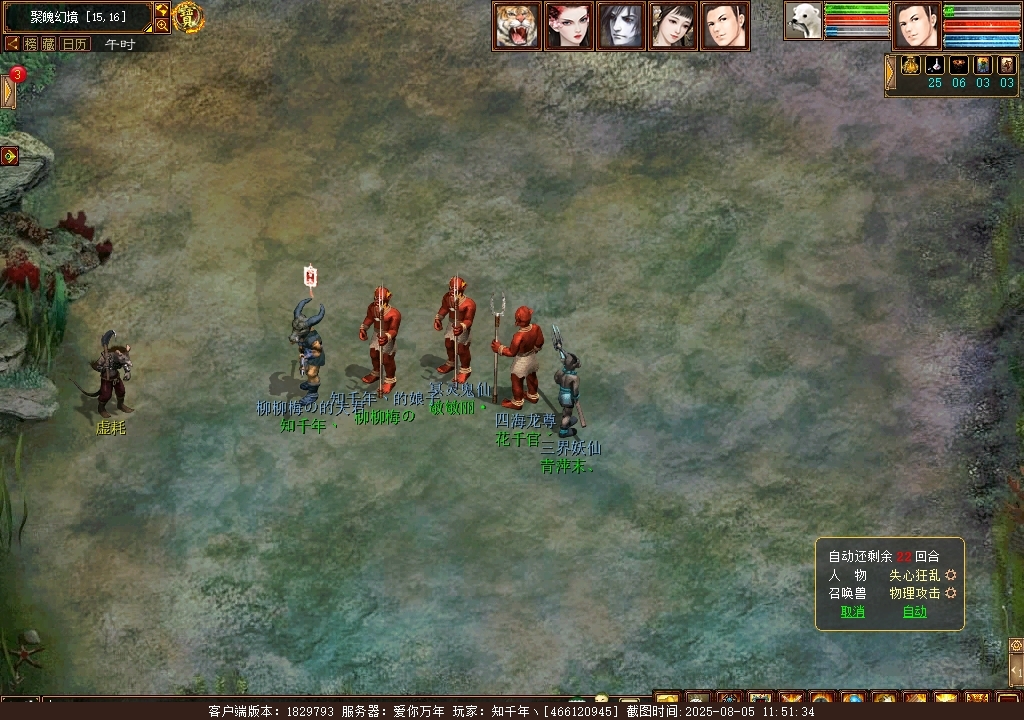Viewport: 1024px width, 720px height.
Task: Open the 藏 collection button
Action: pyautogui.click(x=48, y=44)
